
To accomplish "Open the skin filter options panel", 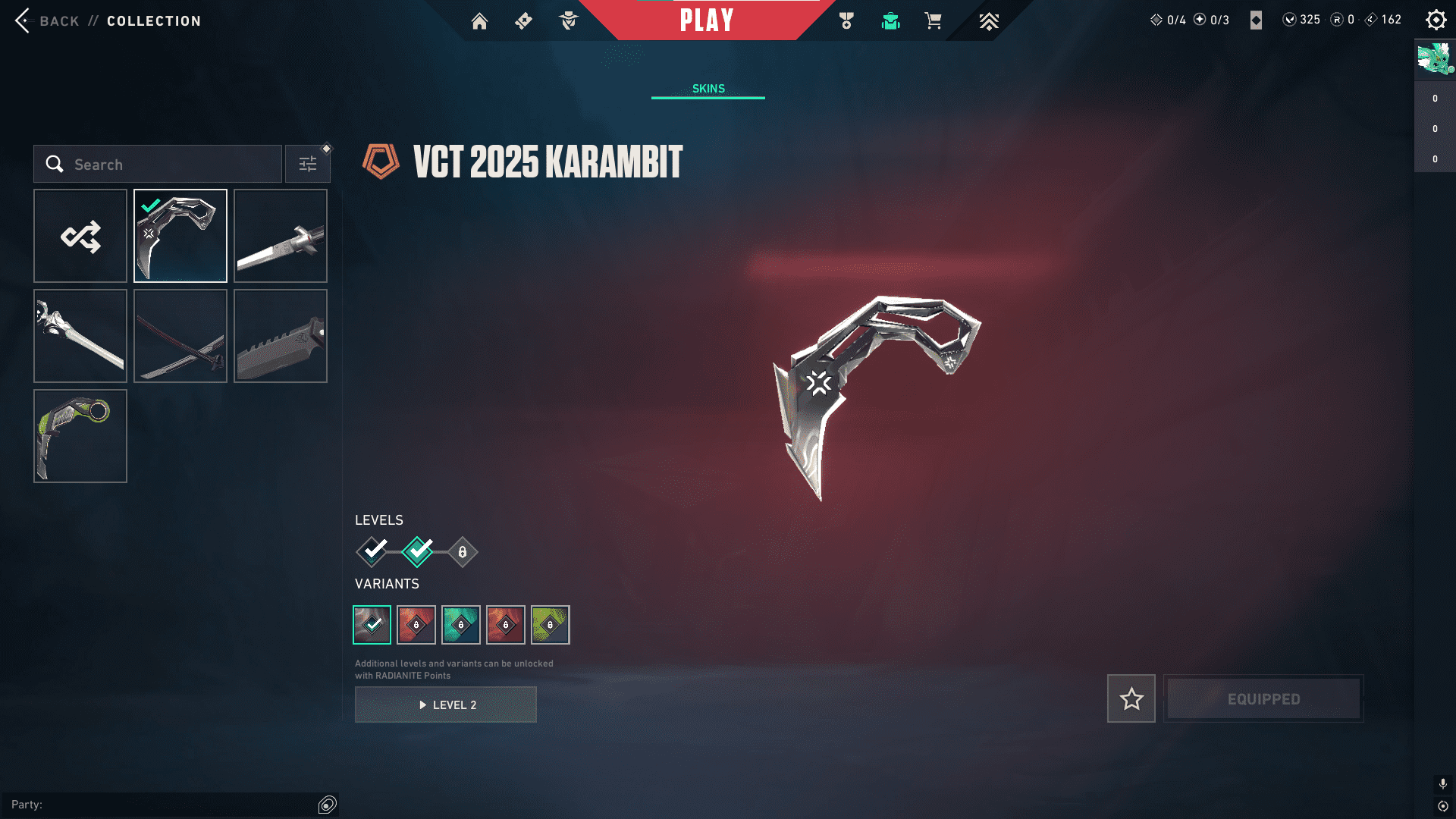I will tap(307, 163).
